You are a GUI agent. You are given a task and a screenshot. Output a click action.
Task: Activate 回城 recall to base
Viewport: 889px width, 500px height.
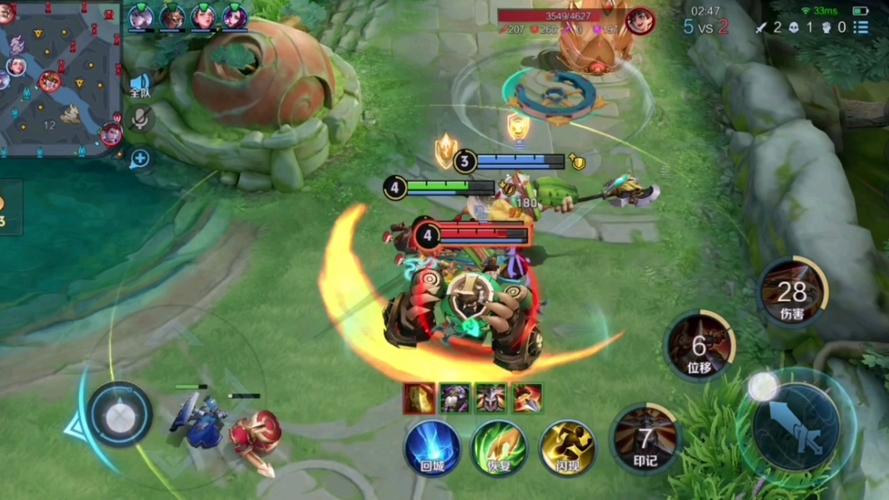(432, 446)
